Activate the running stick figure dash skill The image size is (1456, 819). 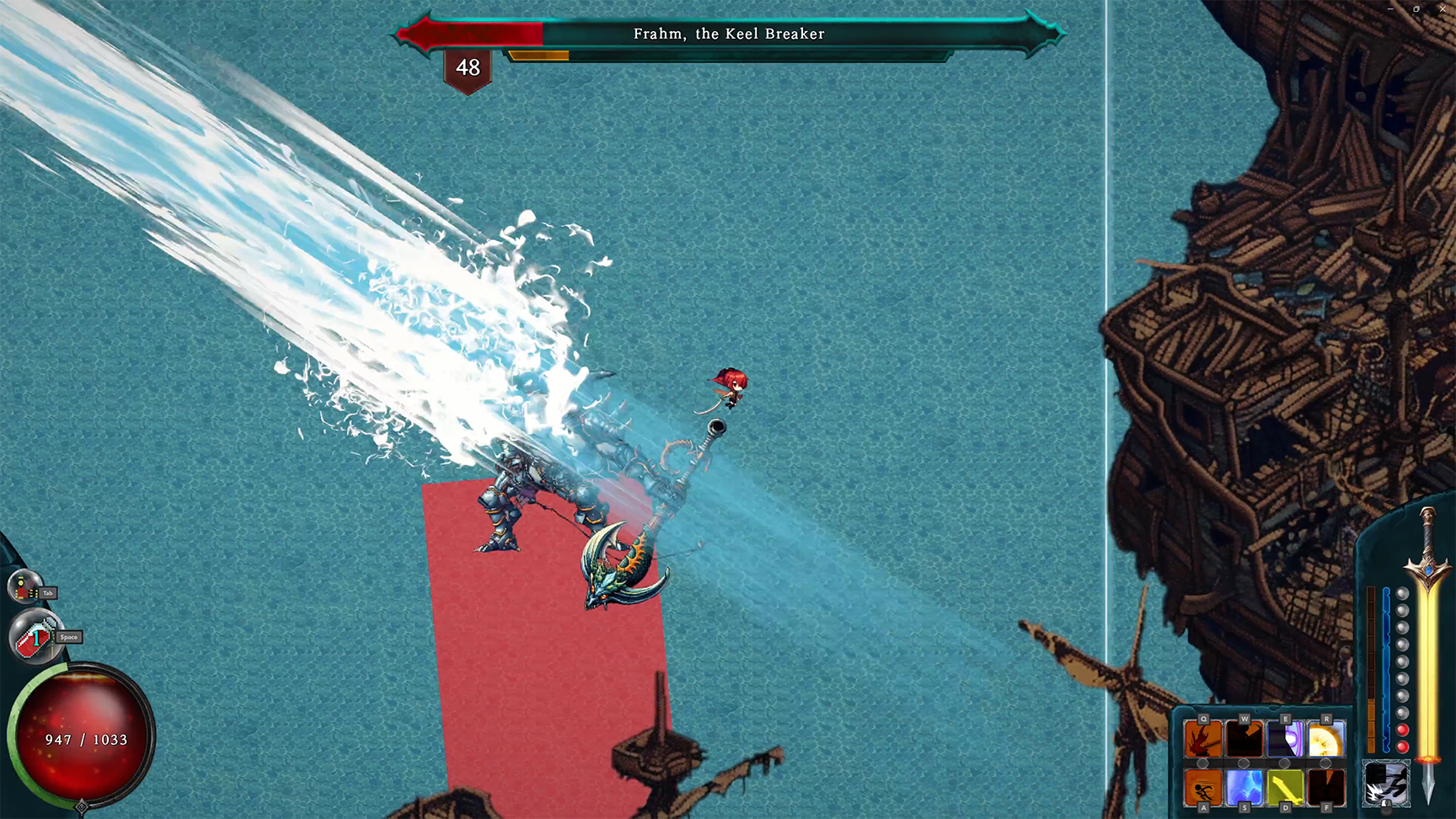(1203, 789)
